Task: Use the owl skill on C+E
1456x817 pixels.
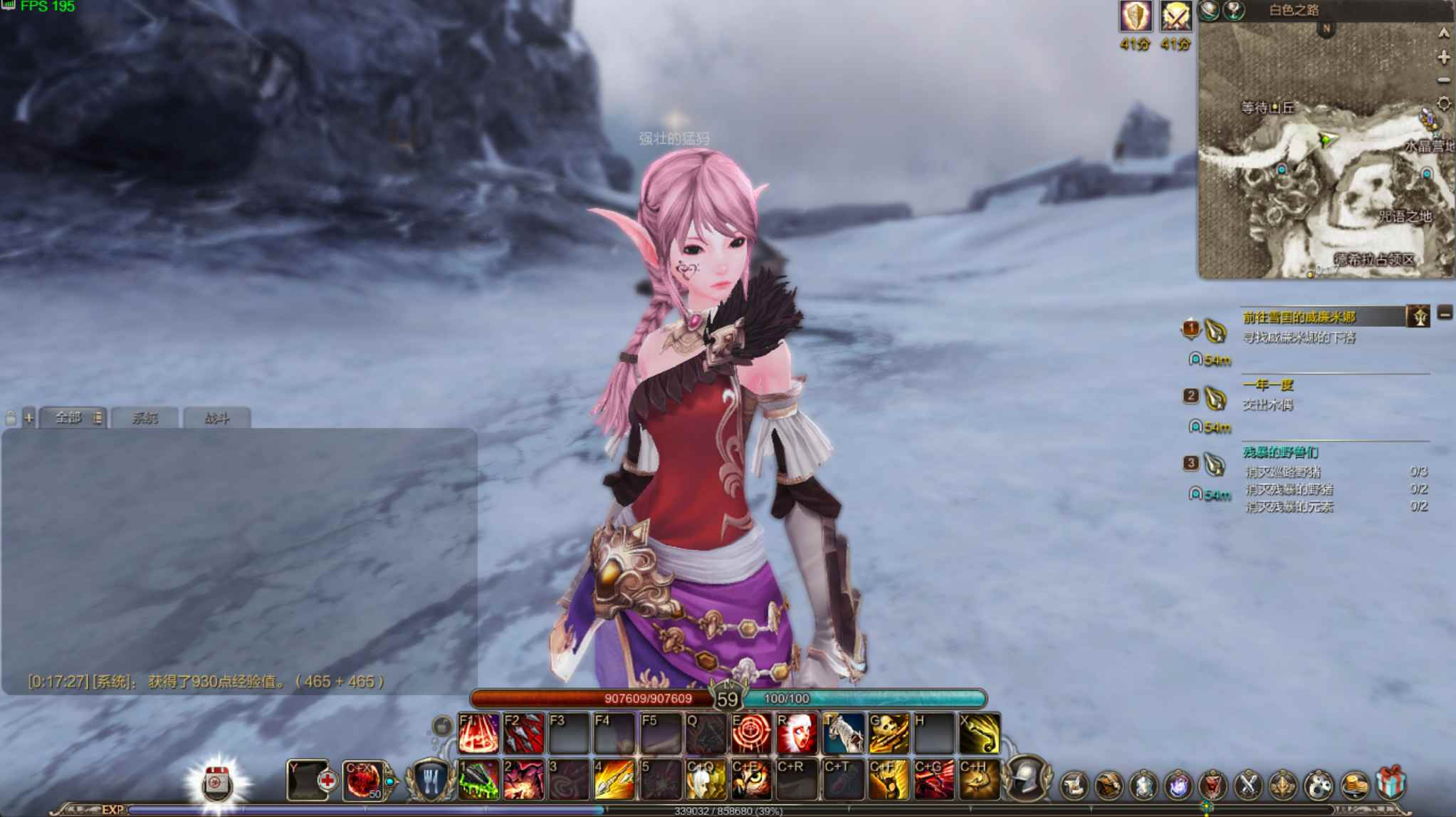Action: pyautogui.click(x=751, y=779)
